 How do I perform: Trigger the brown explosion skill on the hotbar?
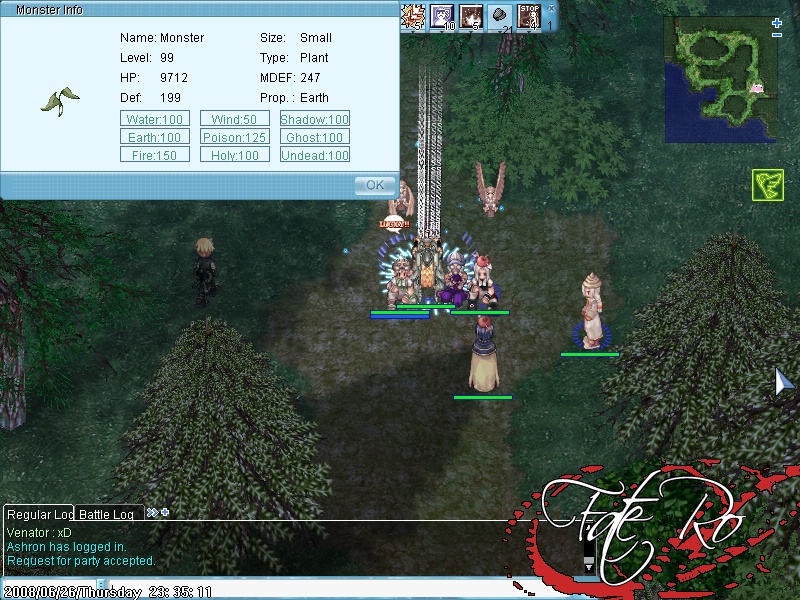[471, 16]
